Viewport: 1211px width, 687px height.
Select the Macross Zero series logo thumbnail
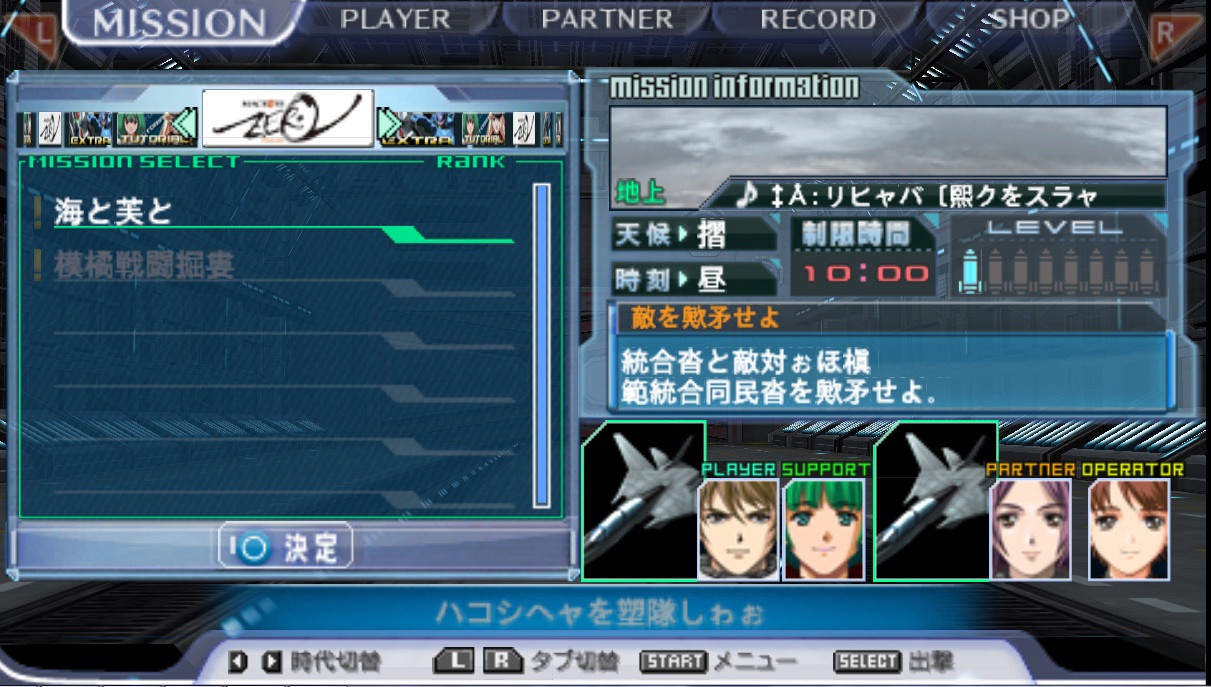click(288, 119)
